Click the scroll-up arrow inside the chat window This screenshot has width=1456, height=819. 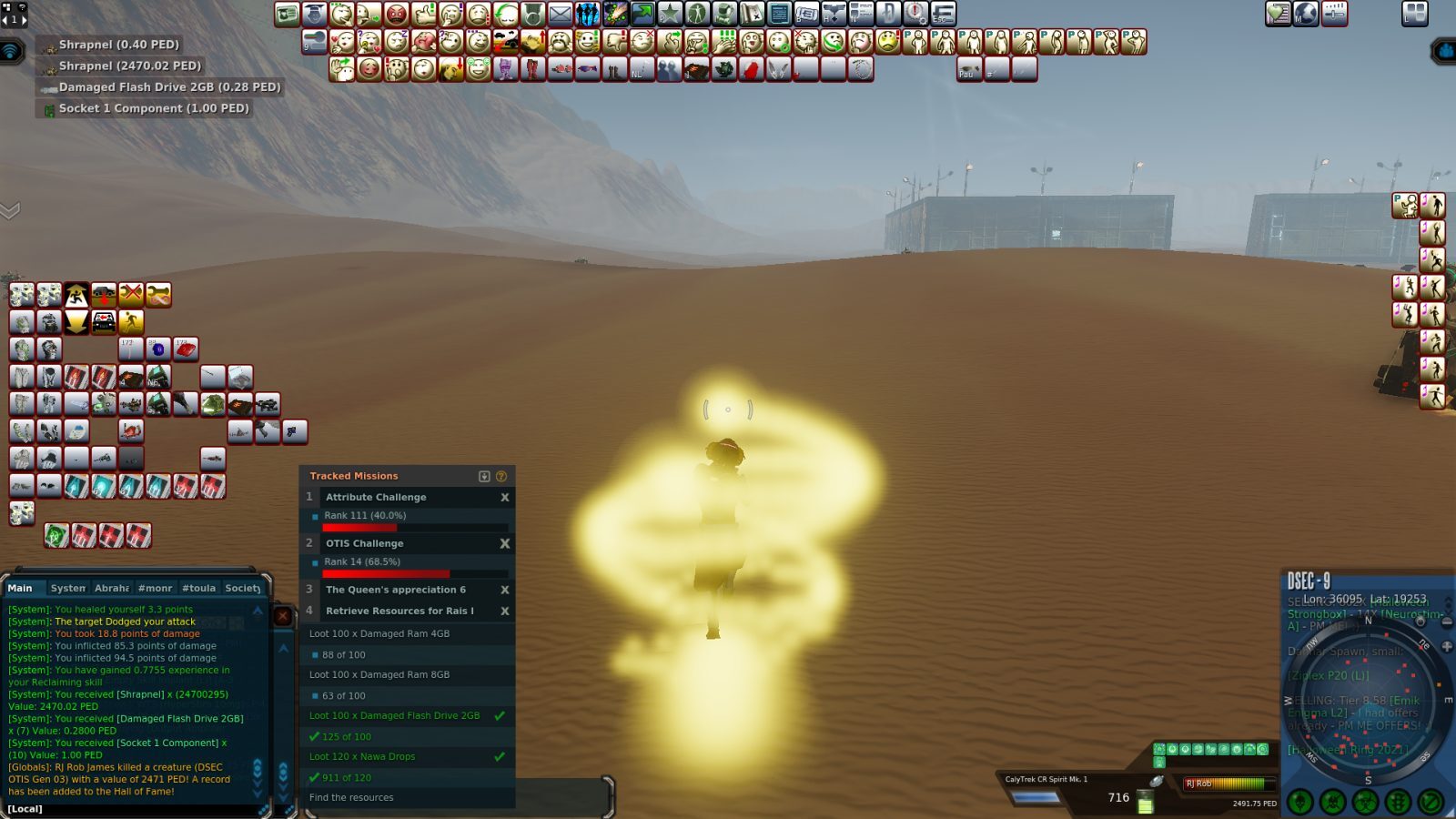click(257, 609)
